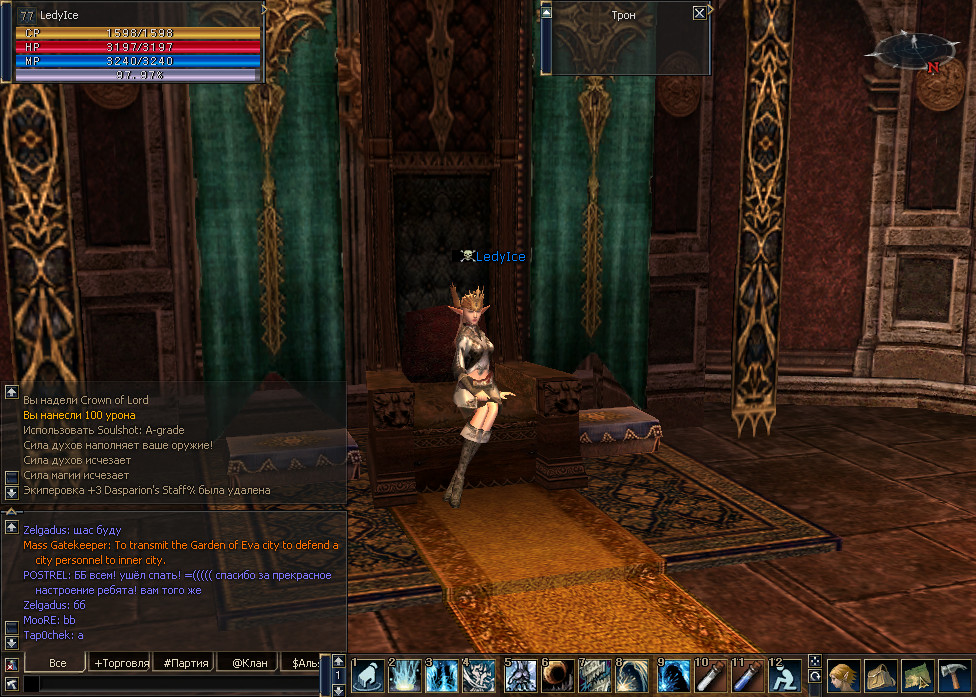
Task: Cast the ice shards skill in slot 3
Action: 443,676
